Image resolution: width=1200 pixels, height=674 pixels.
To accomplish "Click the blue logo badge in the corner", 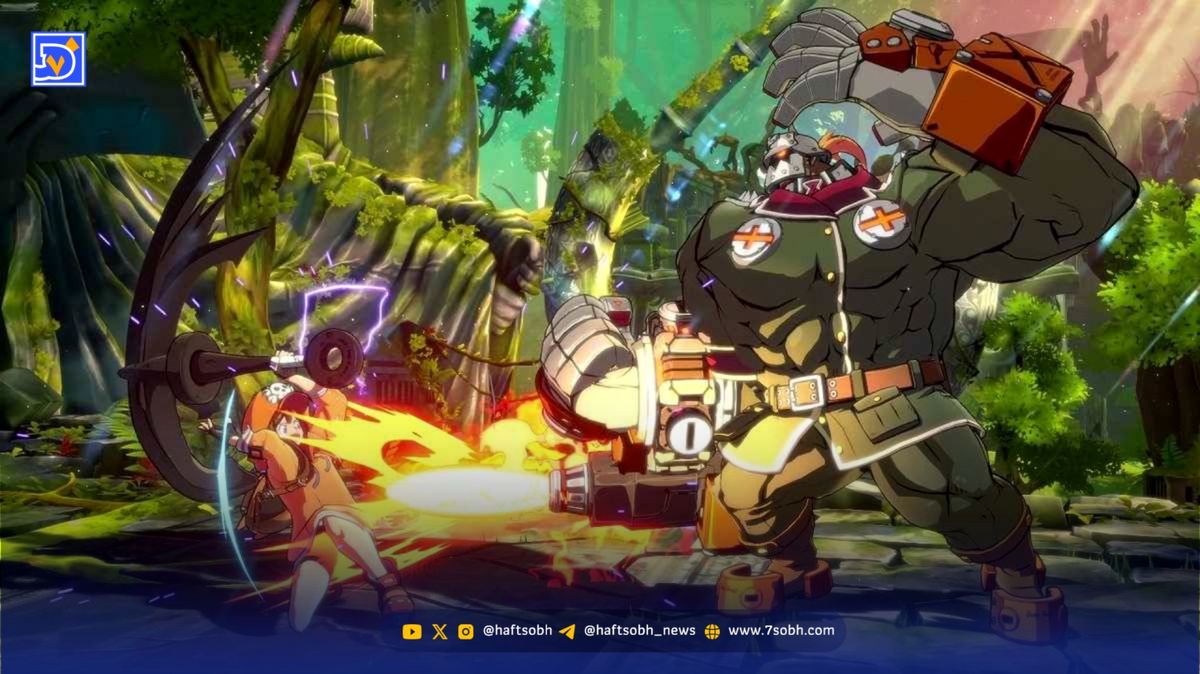I will tap(58, 59).
